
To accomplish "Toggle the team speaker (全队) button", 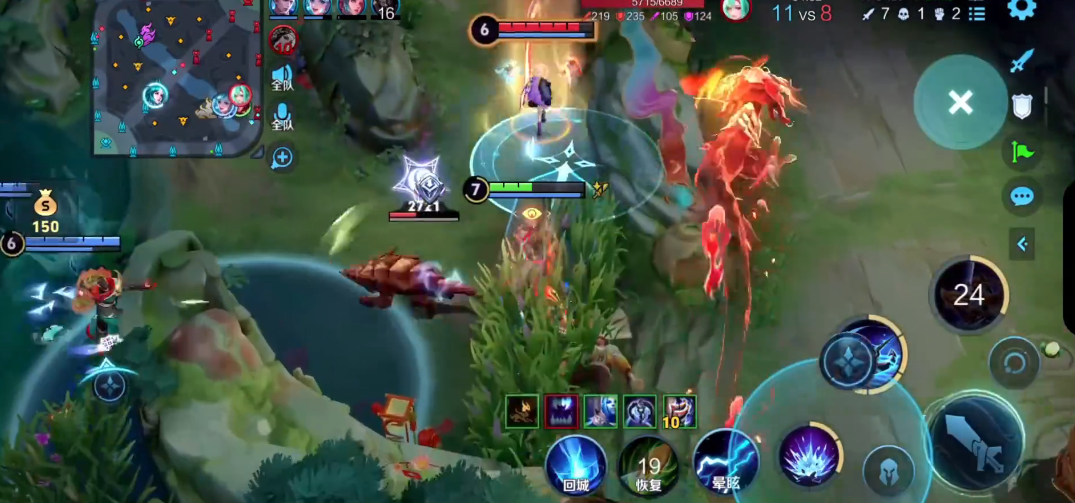I will tap(282, 78).
